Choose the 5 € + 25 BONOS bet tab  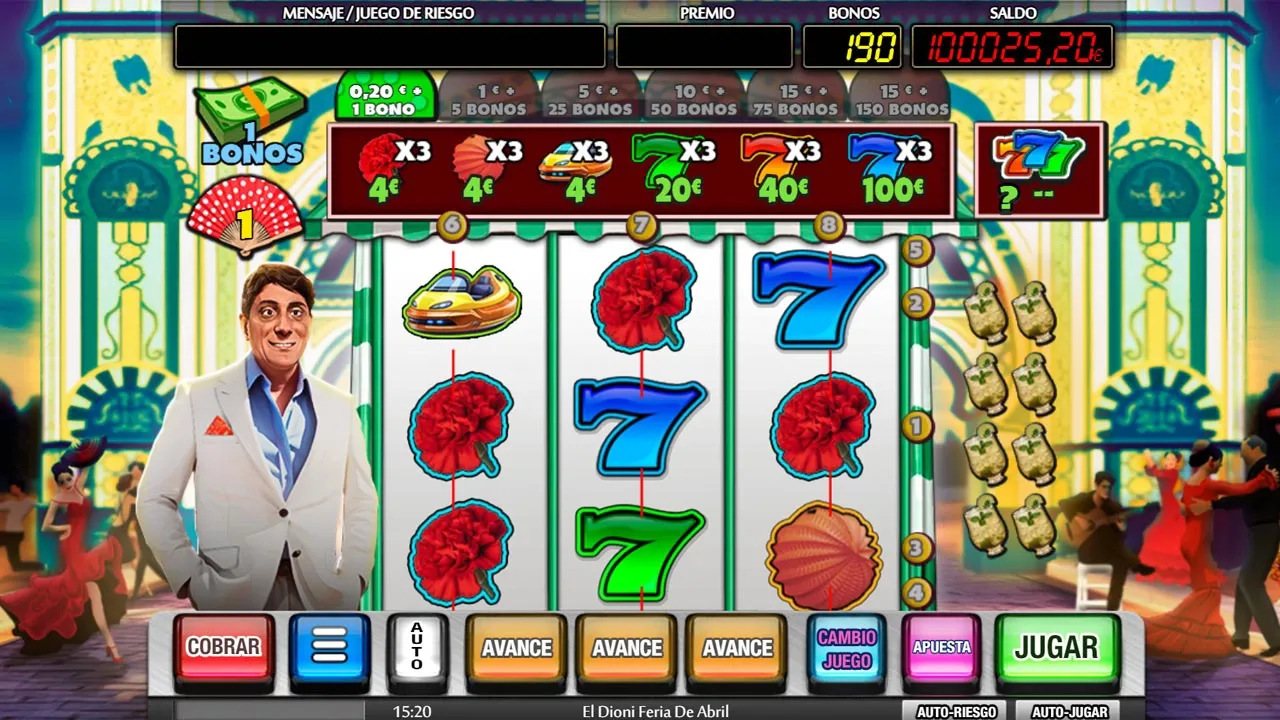[x=591, y=99]
